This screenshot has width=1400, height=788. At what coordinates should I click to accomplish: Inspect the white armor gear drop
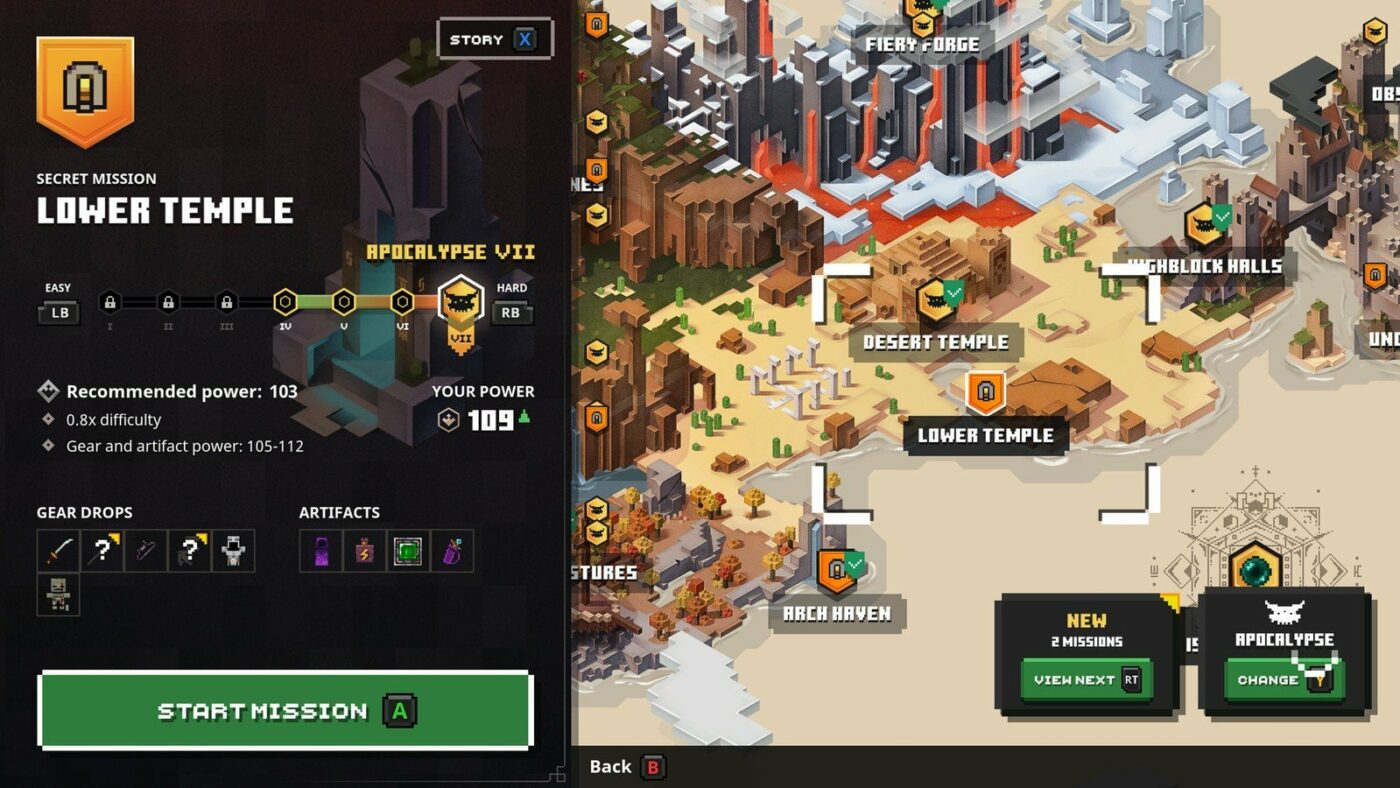233,551
